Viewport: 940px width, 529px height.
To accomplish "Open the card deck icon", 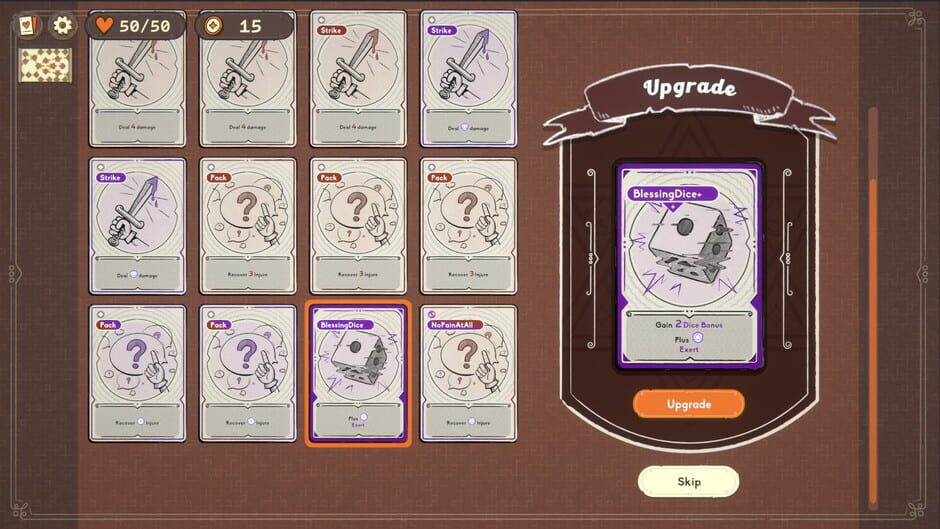I will click(28, 25).
